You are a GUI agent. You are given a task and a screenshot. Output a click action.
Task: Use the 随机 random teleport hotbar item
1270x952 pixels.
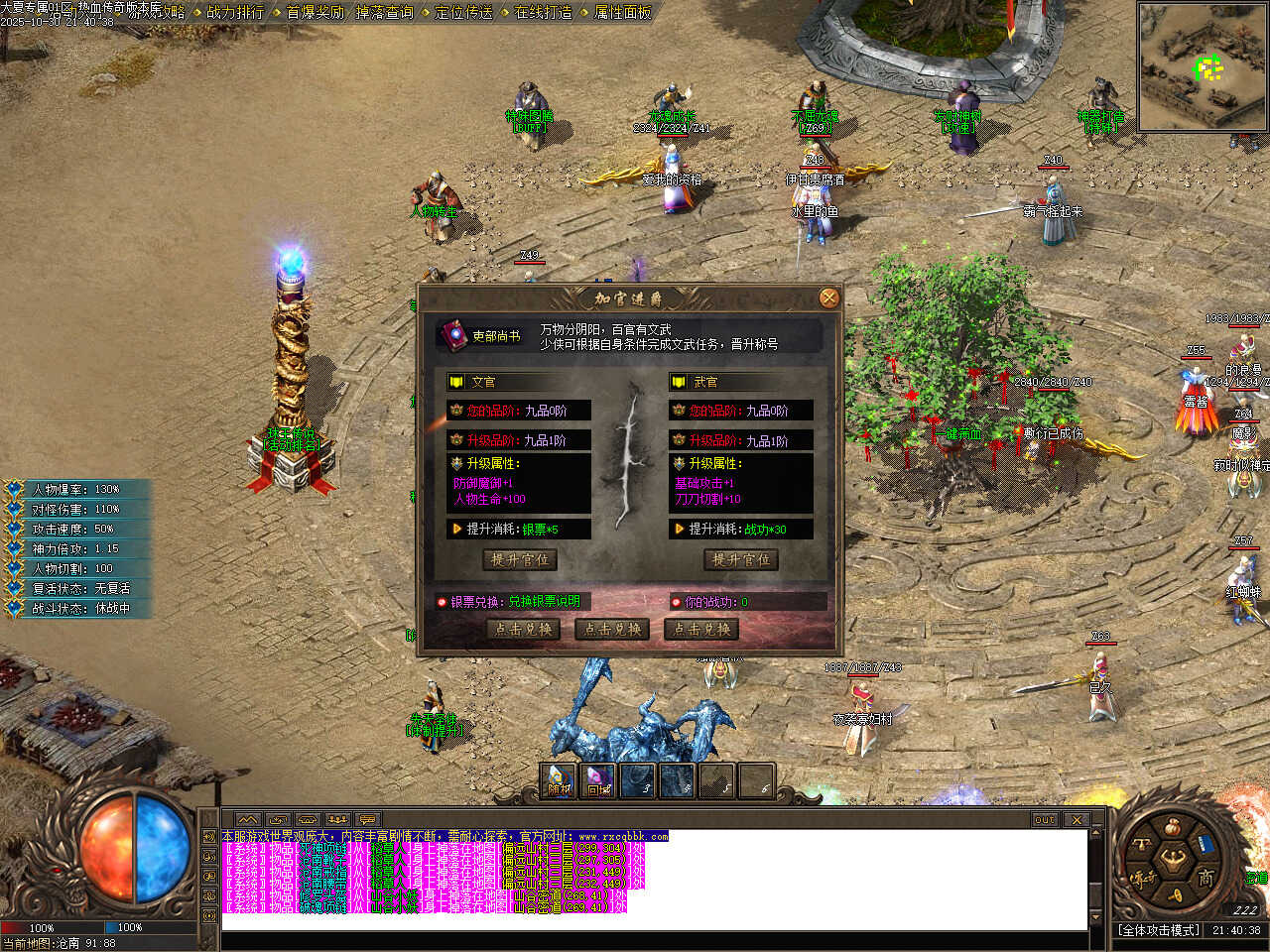560,781
